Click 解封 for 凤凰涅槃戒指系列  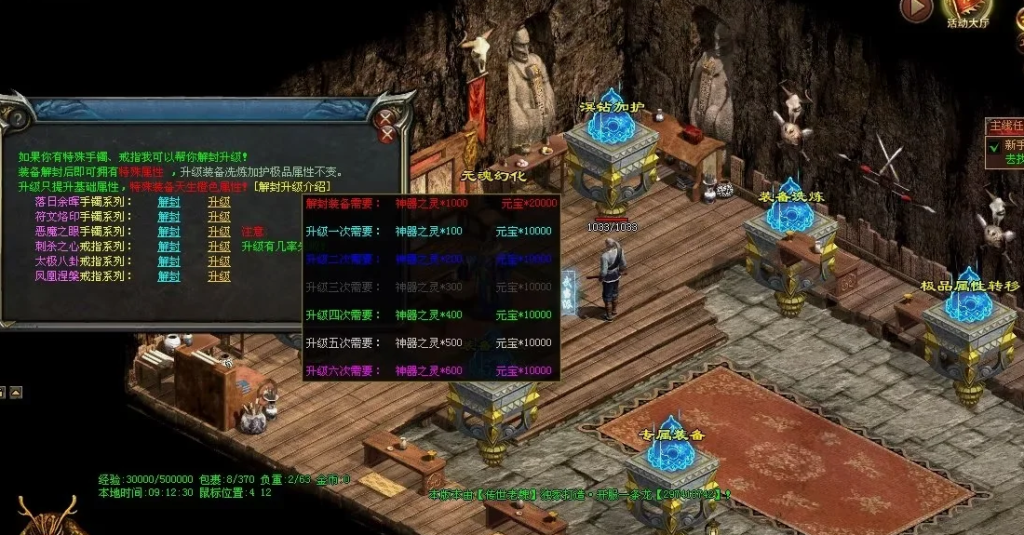point(169,275)
